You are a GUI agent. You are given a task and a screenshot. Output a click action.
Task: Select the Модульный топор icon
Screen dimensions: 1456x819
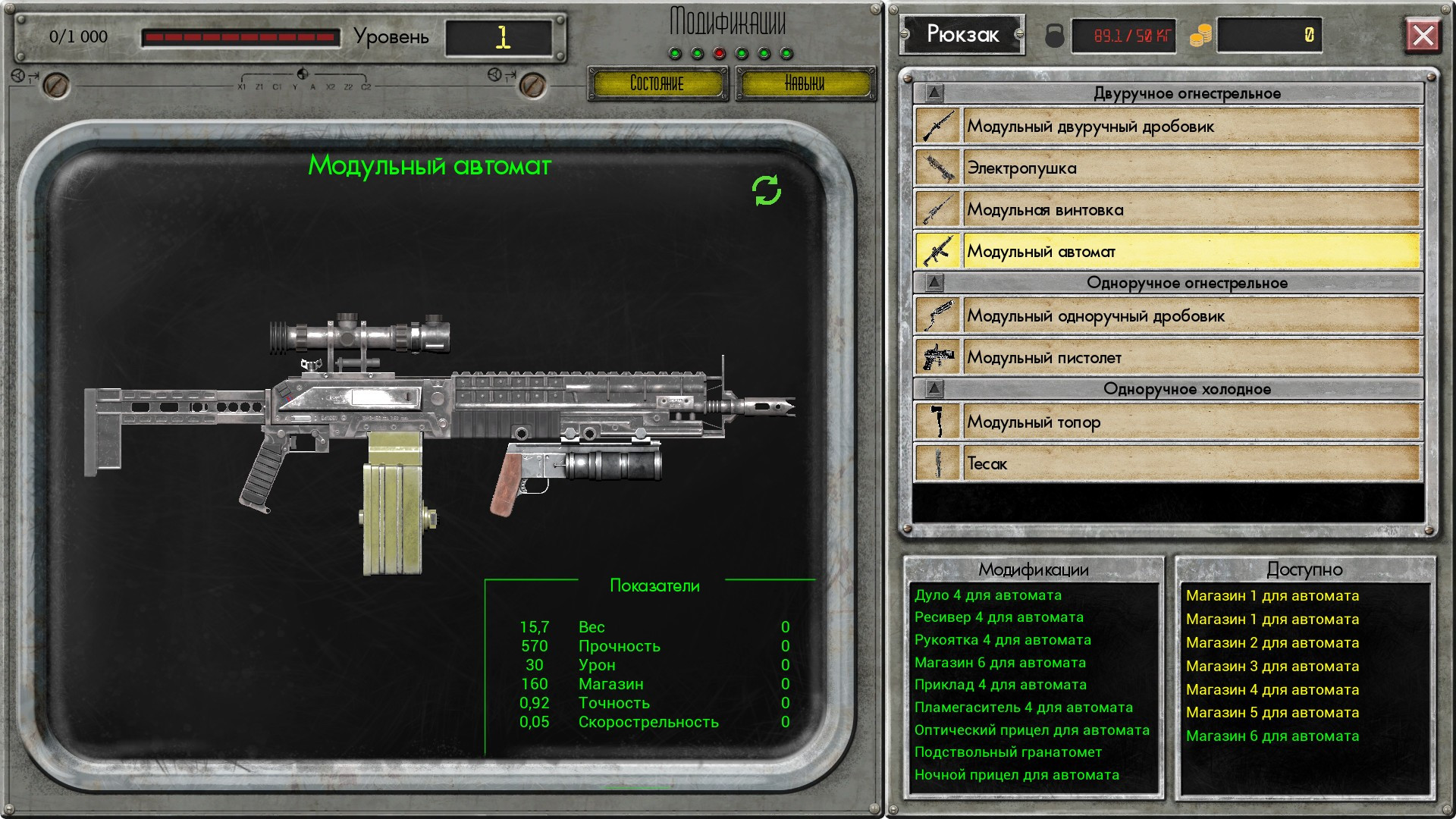(x=937, y=422)
